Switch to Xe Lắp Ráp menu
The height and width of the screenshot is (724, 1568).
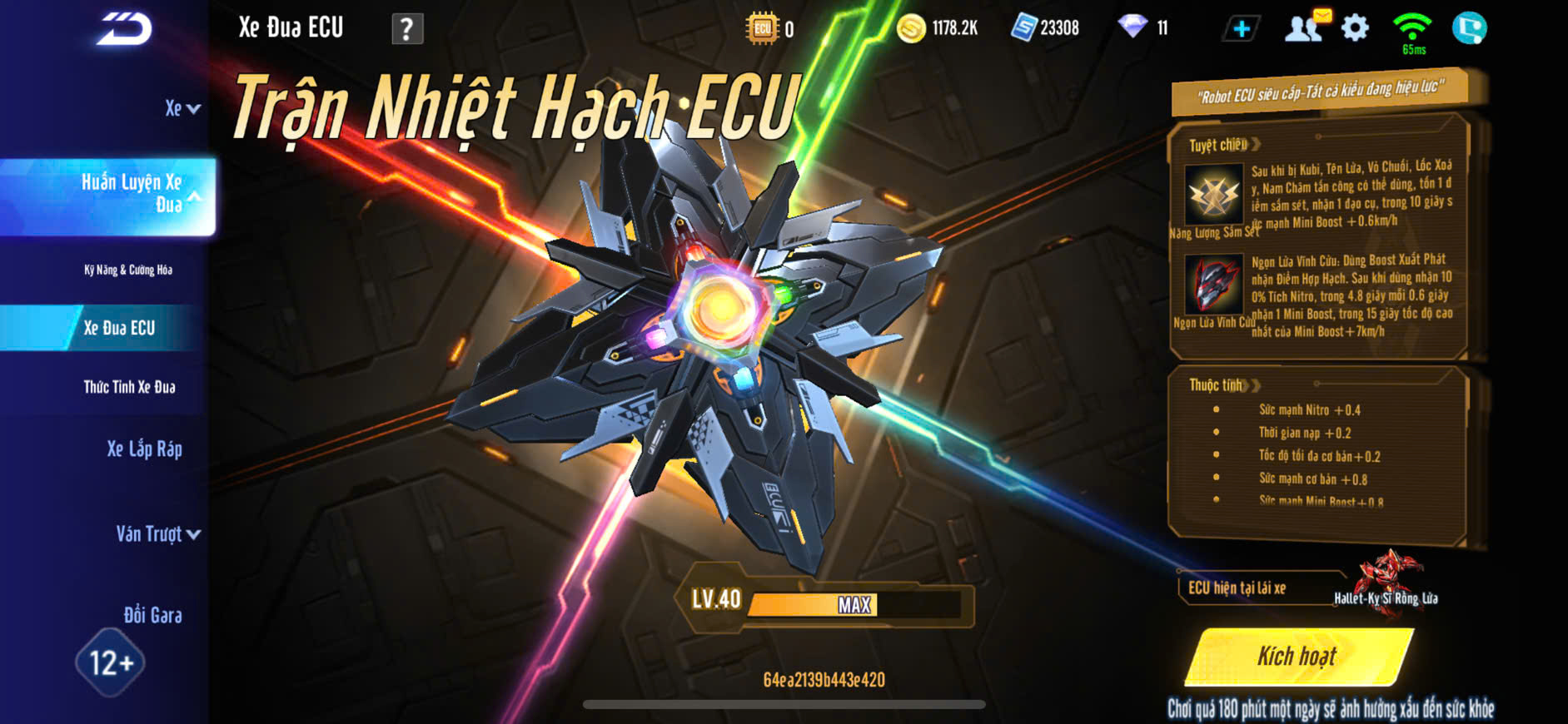click(144, 449)
